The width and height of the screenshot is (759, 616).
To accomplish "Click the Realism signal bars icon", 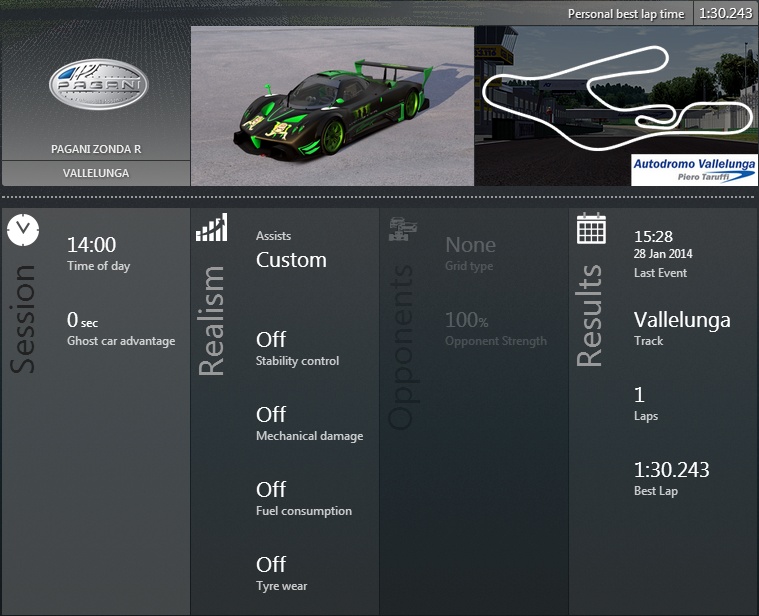I will coord(211,229).
